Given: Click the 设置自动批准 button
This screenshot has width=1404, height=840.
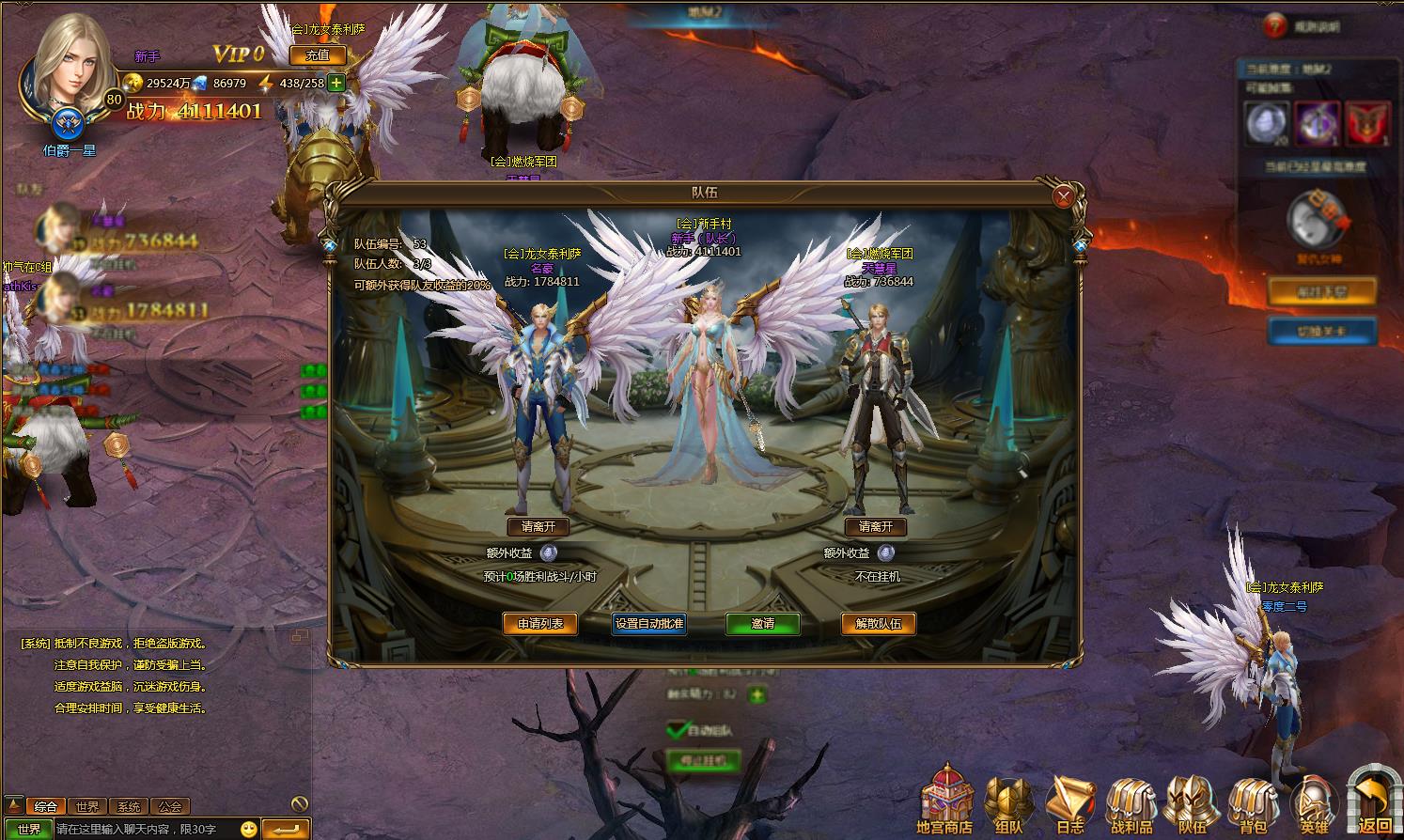Looking at the screenshot, I should pyautogui.click(x=648, y=624).
